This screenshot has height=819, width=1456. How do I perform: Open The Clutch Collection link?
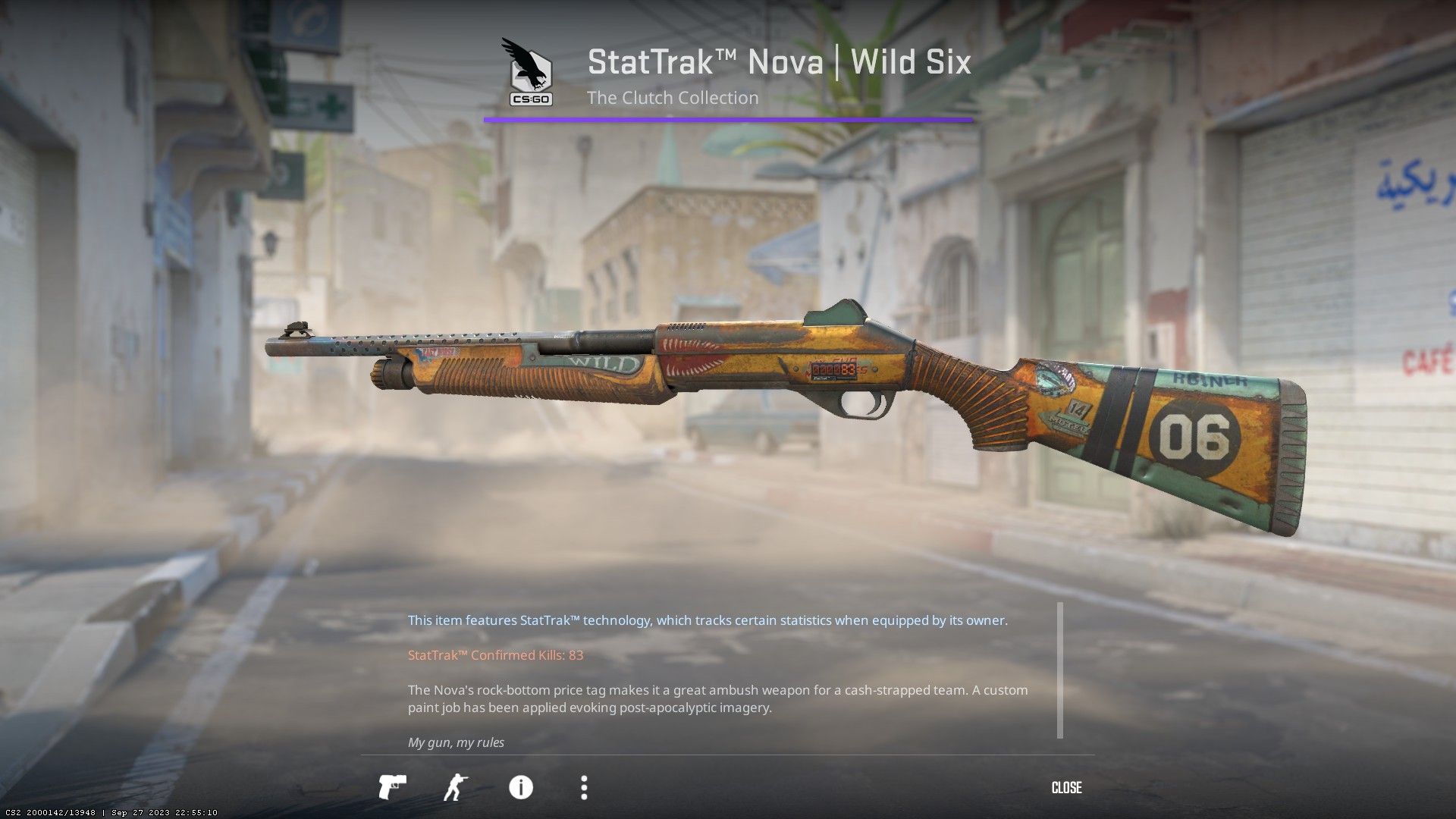coord(673,98)
